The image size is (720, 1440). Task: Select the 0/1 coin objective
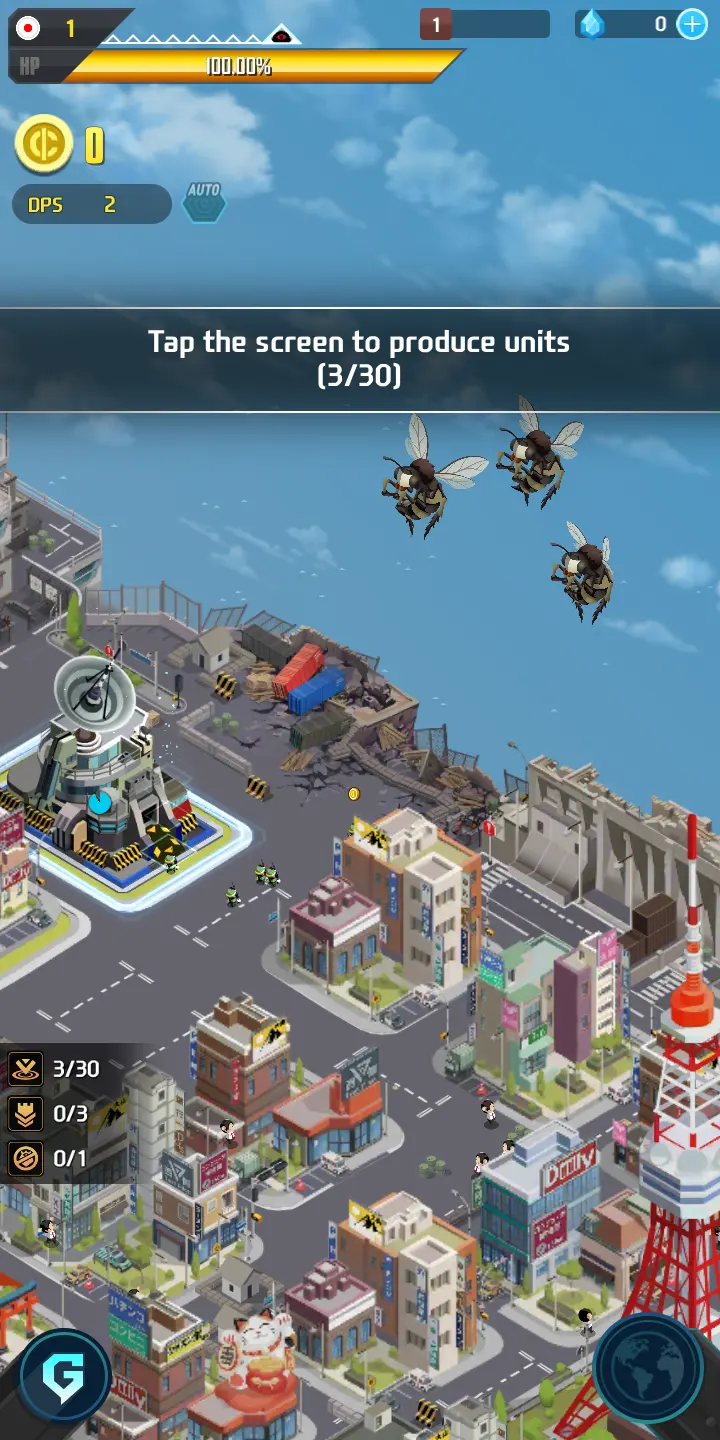click(x=50, y=1159)
